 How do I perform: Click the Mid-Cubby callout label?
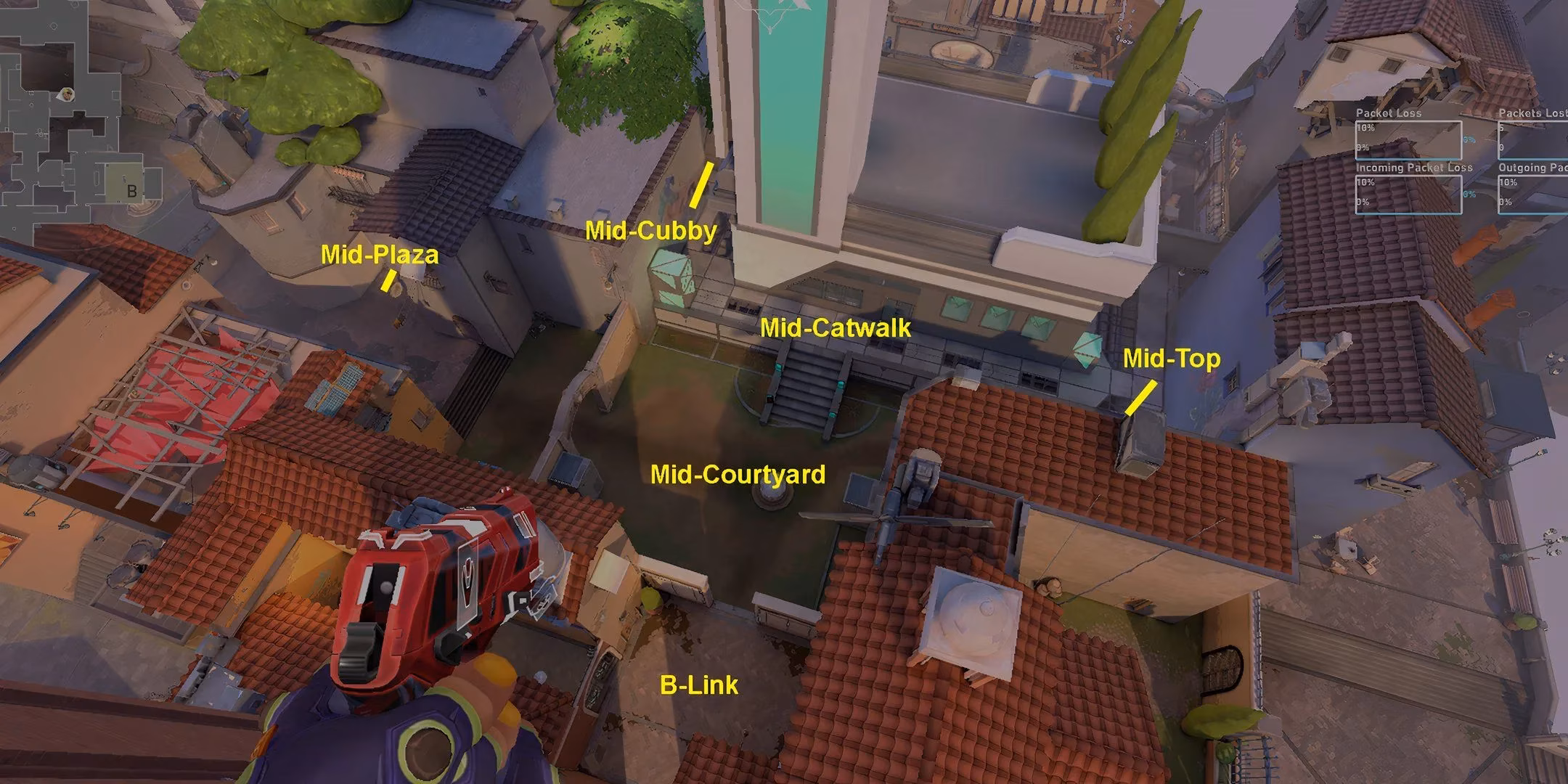(651, 231)
